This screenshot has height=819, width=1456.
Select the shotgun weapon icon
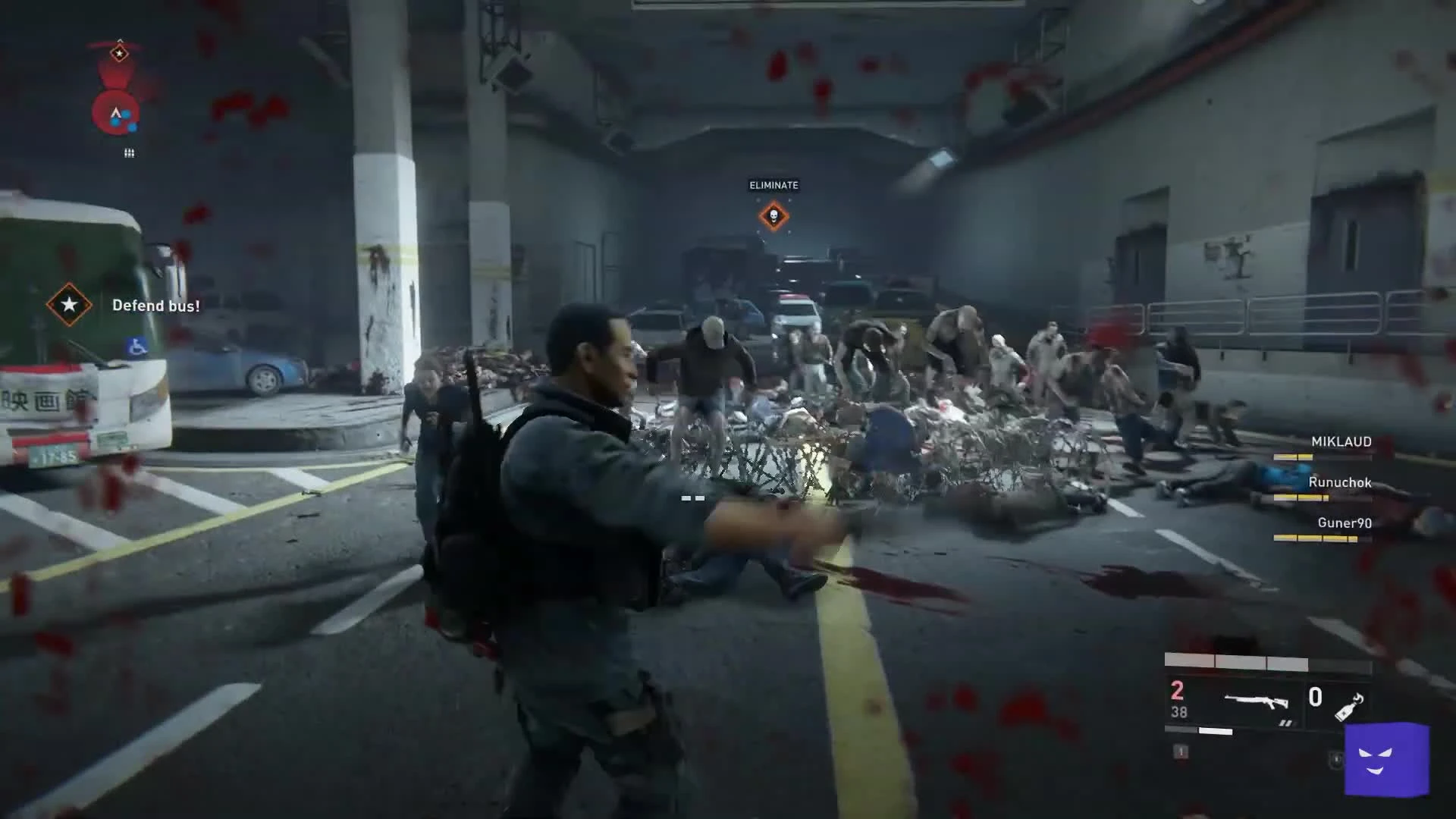point(1257,701)
